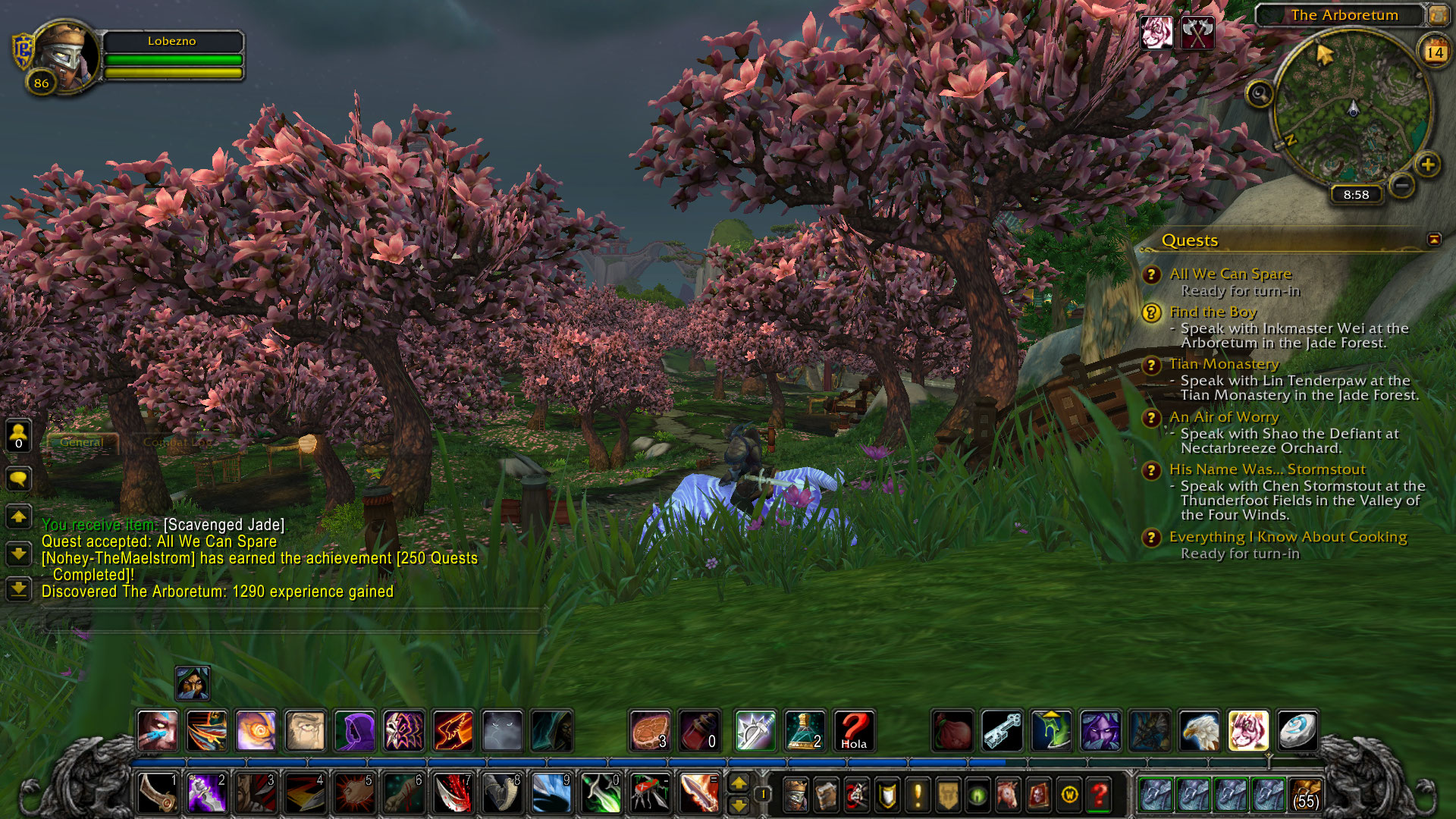Select His Name Was... Stormstout quest
Image resolution: width=1456 pixels, height=819 pixels.
(x=1266, y=469)
